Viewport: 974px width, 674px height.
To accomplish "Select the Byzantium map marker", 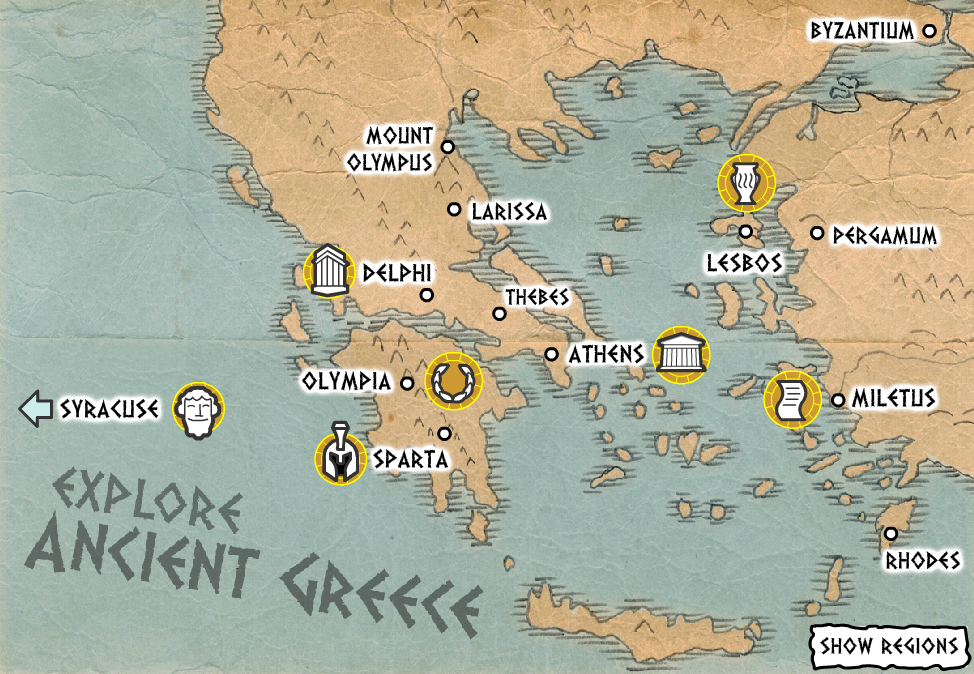I will click(929, 31).
